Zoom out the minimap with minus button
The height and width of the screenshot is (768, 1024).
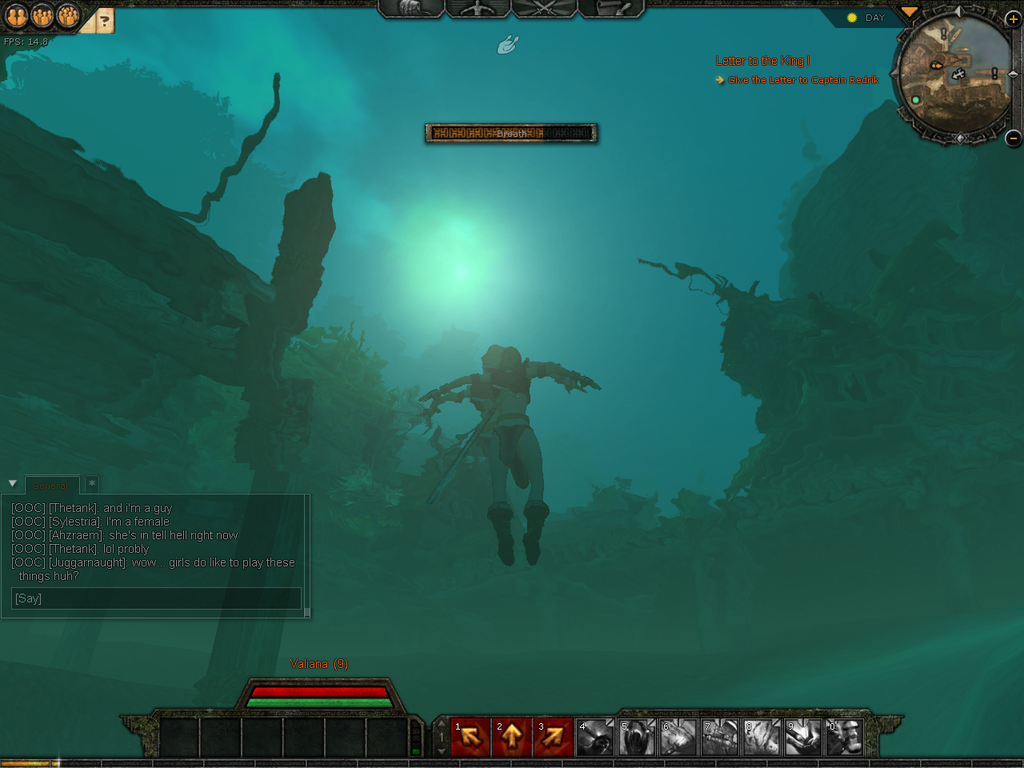[x=1012, y=138]
